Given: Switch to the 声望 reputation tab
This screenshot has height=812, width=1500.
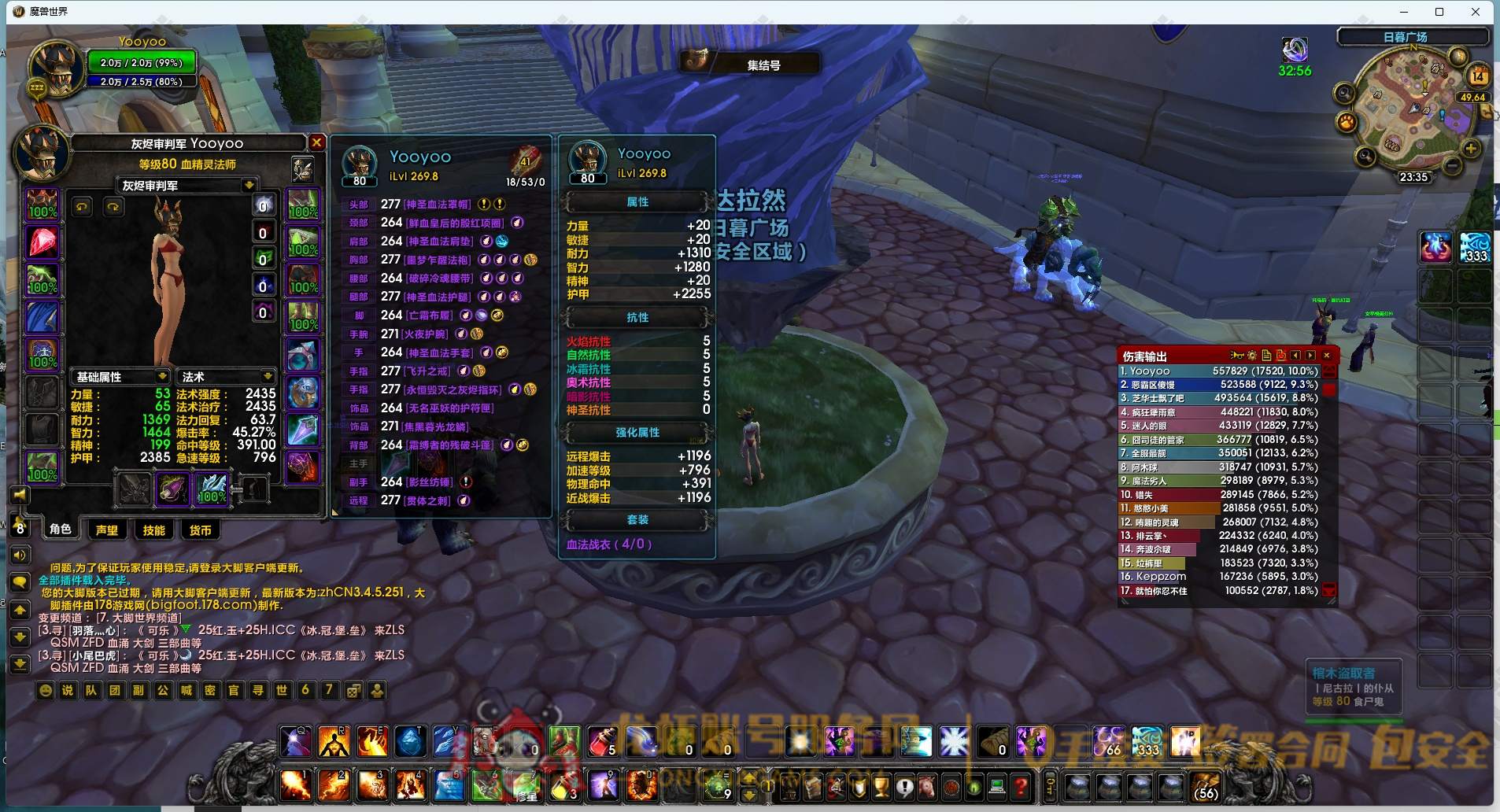Looking at the screenshot, I should [x=106, y=530].
